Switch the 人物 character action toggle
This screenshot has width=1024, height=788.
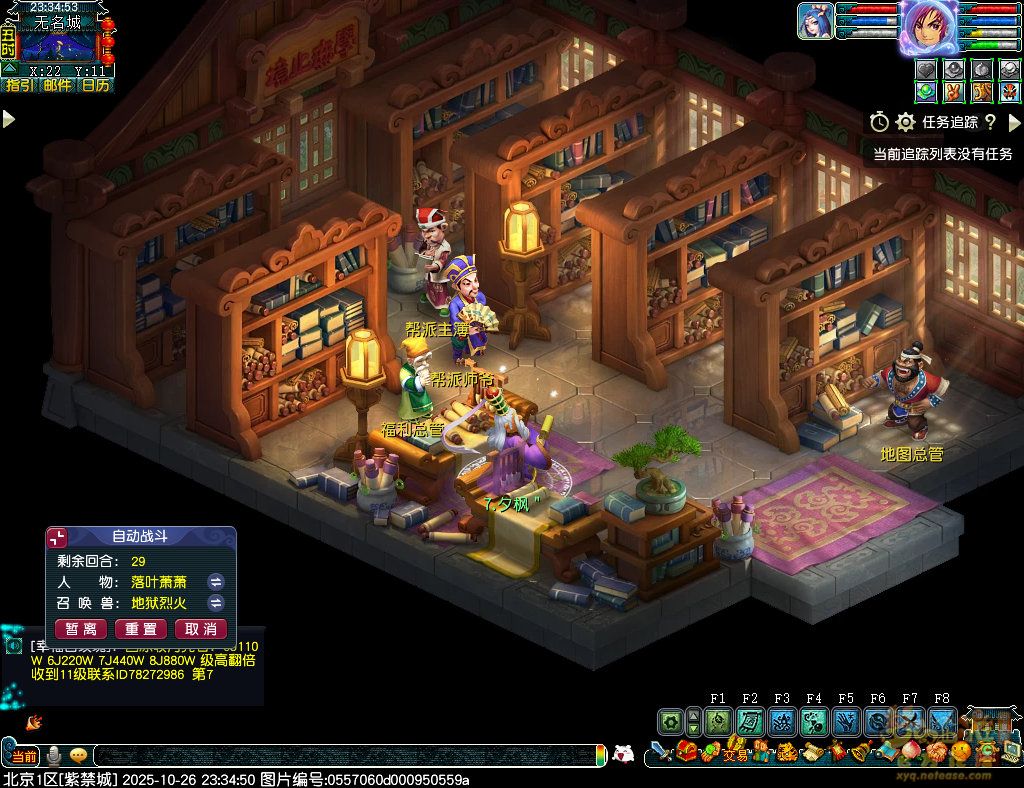click(x=215, y=581)
